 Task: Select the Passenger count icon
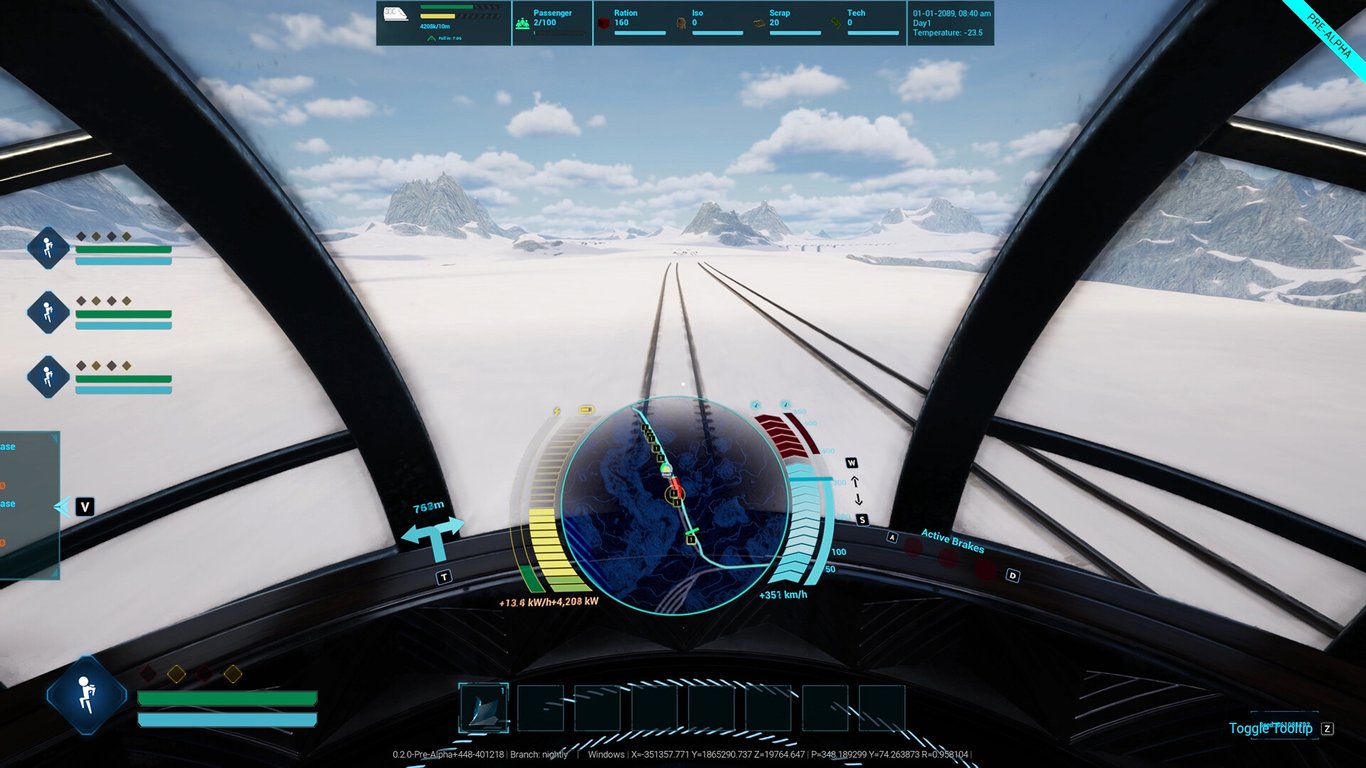[x=521, y=21]
